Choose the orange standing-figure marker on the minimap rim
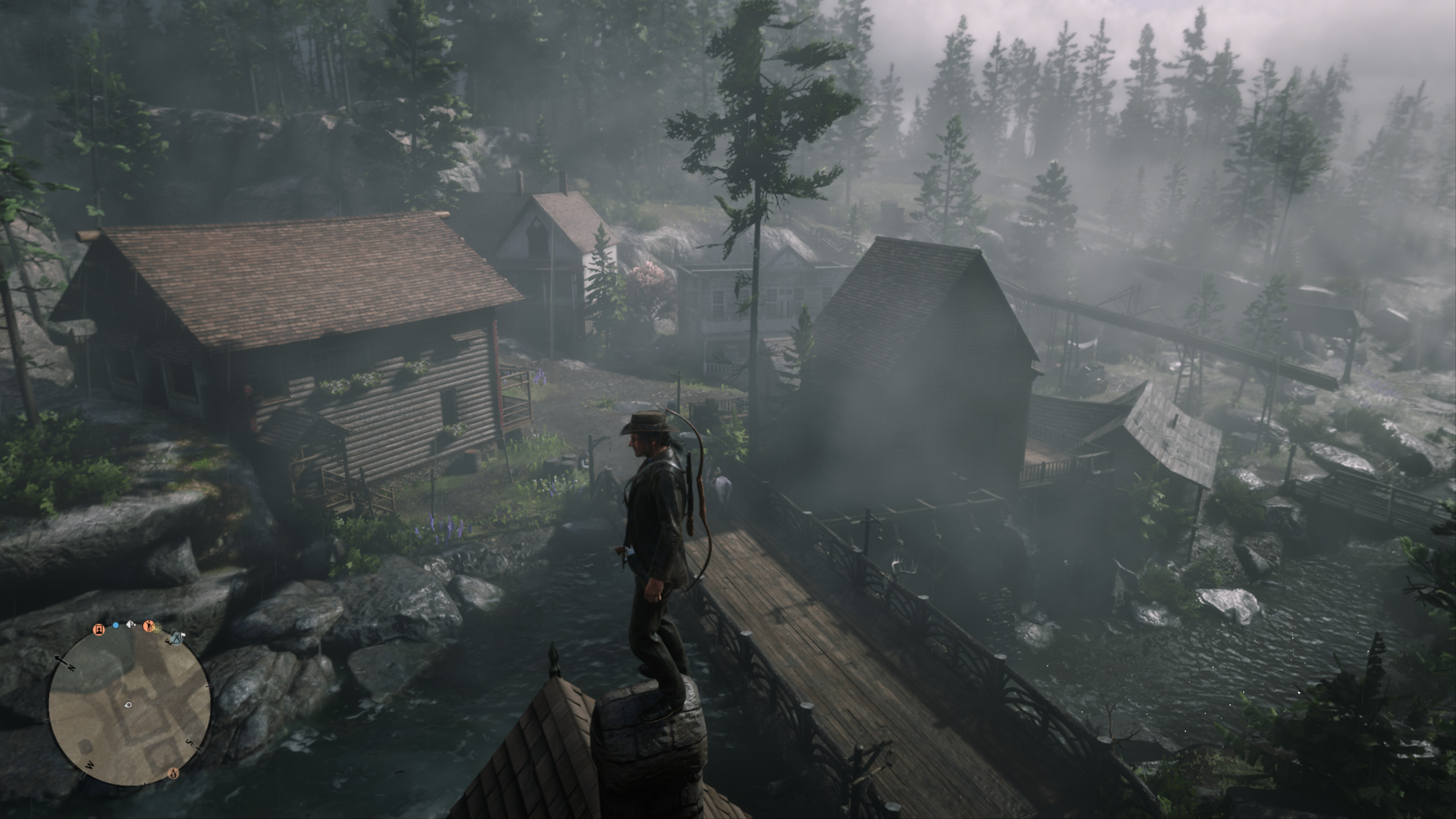The image size is (1456, 819). (x=149, y=626)
